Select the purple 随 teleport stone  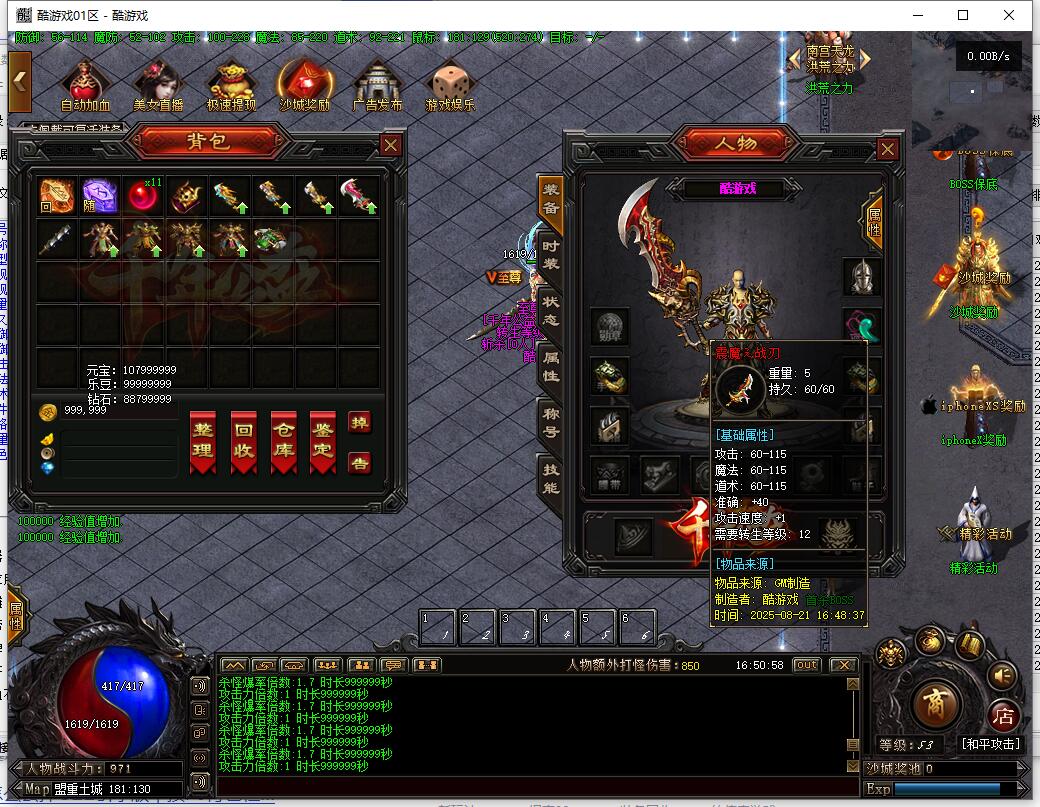(x=100, y=196)
